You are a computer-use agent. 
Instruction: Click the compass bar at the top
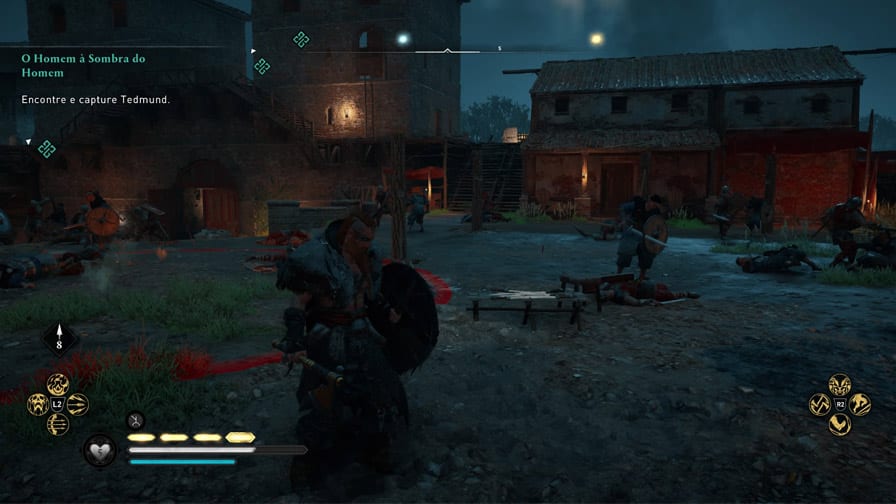pyautogui.click(x=447, y=49)
